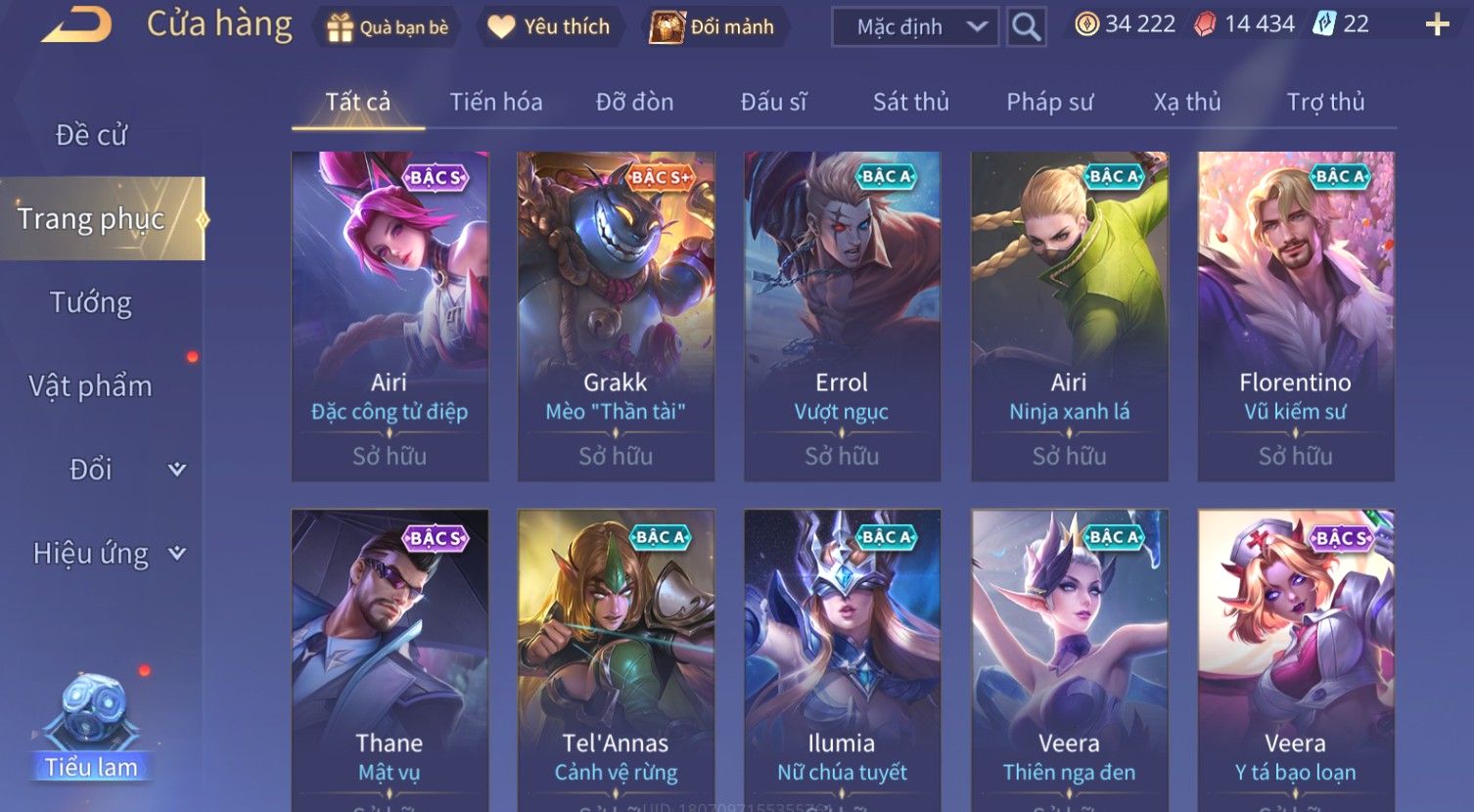
Task: Open the Đề cử menu section
Action: click(91, 135)
